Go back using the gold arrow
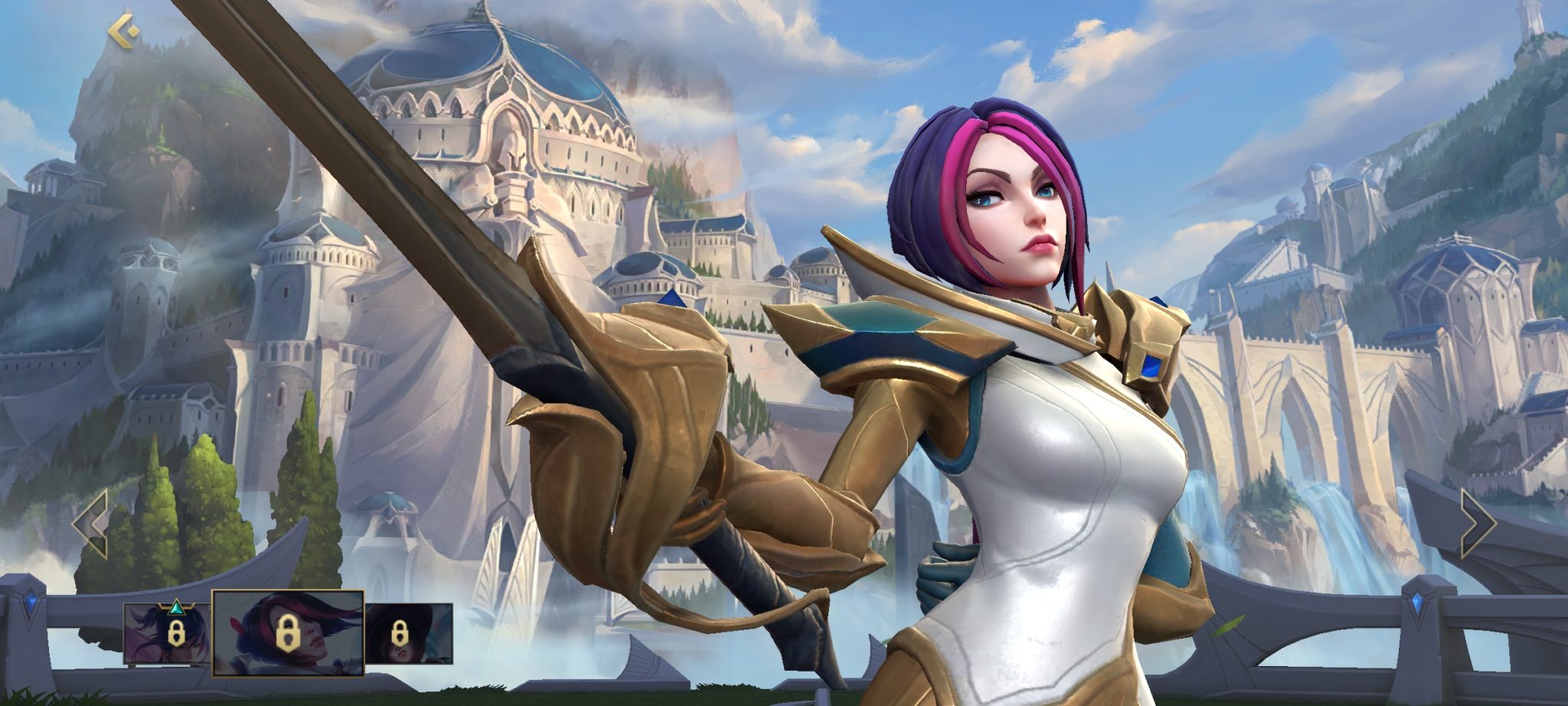1568x706 pixels. point(123,32)
